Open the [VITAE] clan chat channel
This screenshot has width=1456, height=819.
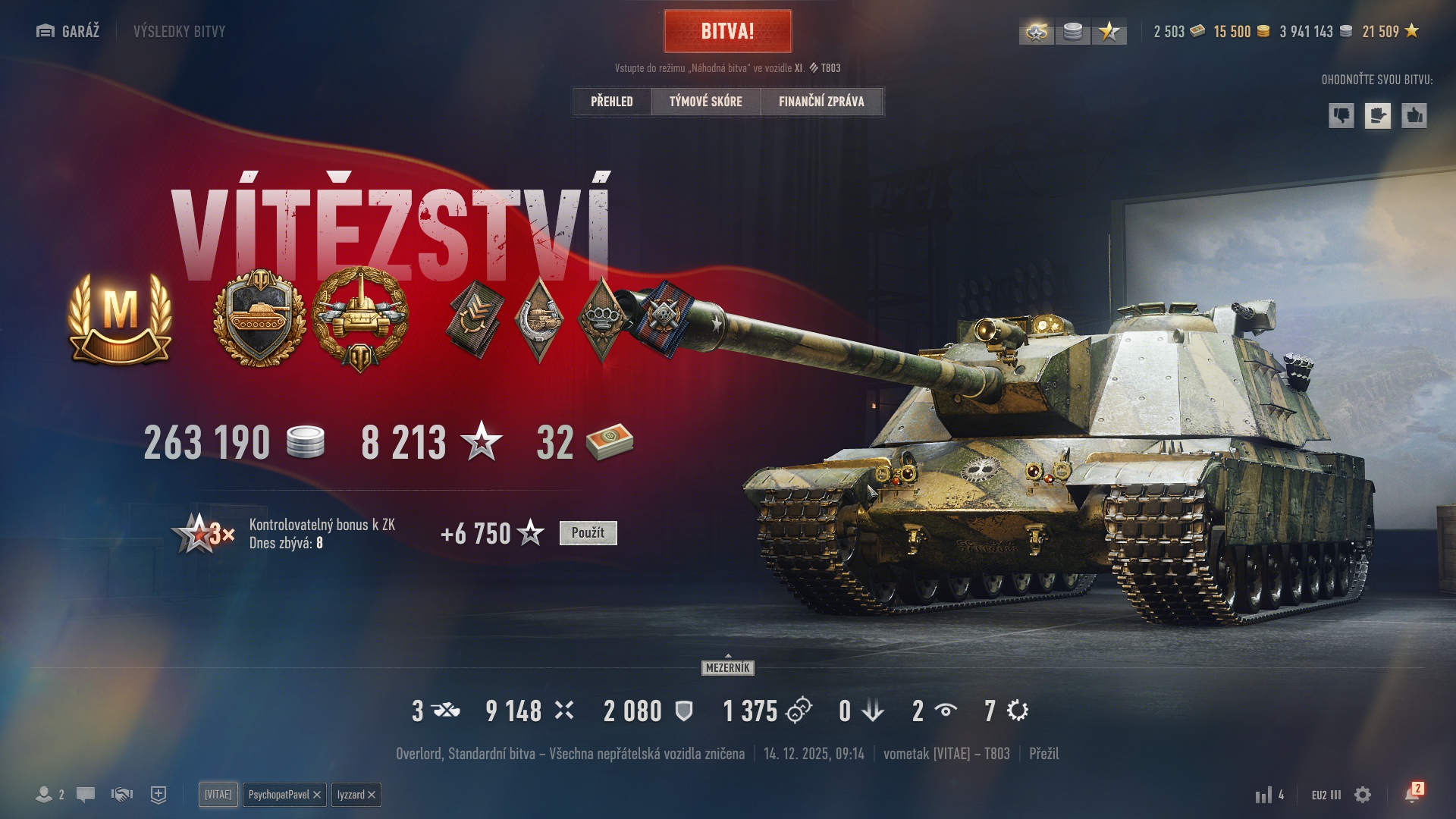(x=218, y=795)
